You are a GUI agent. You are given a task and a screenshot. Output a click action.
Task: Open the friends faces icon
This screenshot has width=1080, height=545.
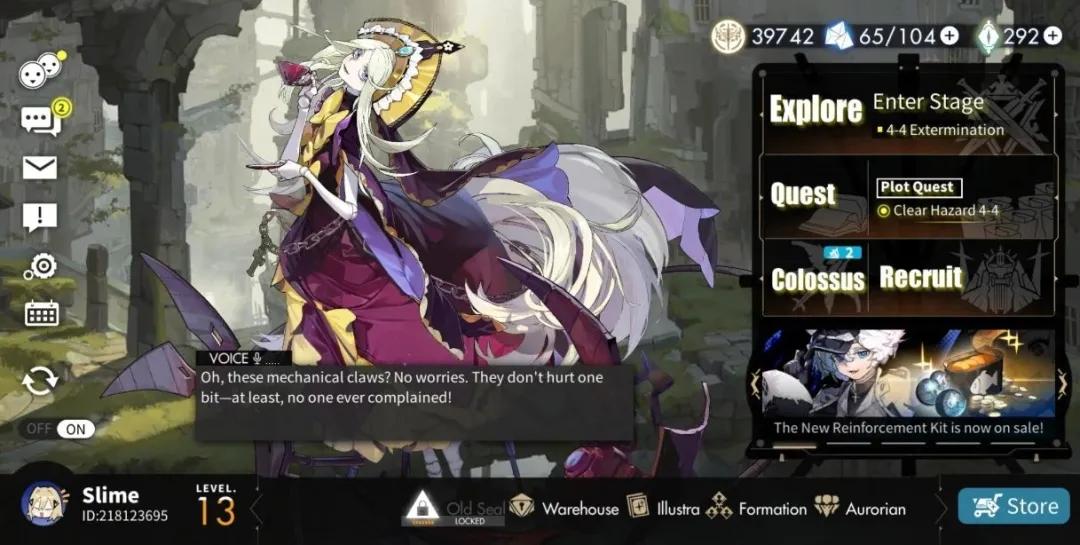click(40, 72)
